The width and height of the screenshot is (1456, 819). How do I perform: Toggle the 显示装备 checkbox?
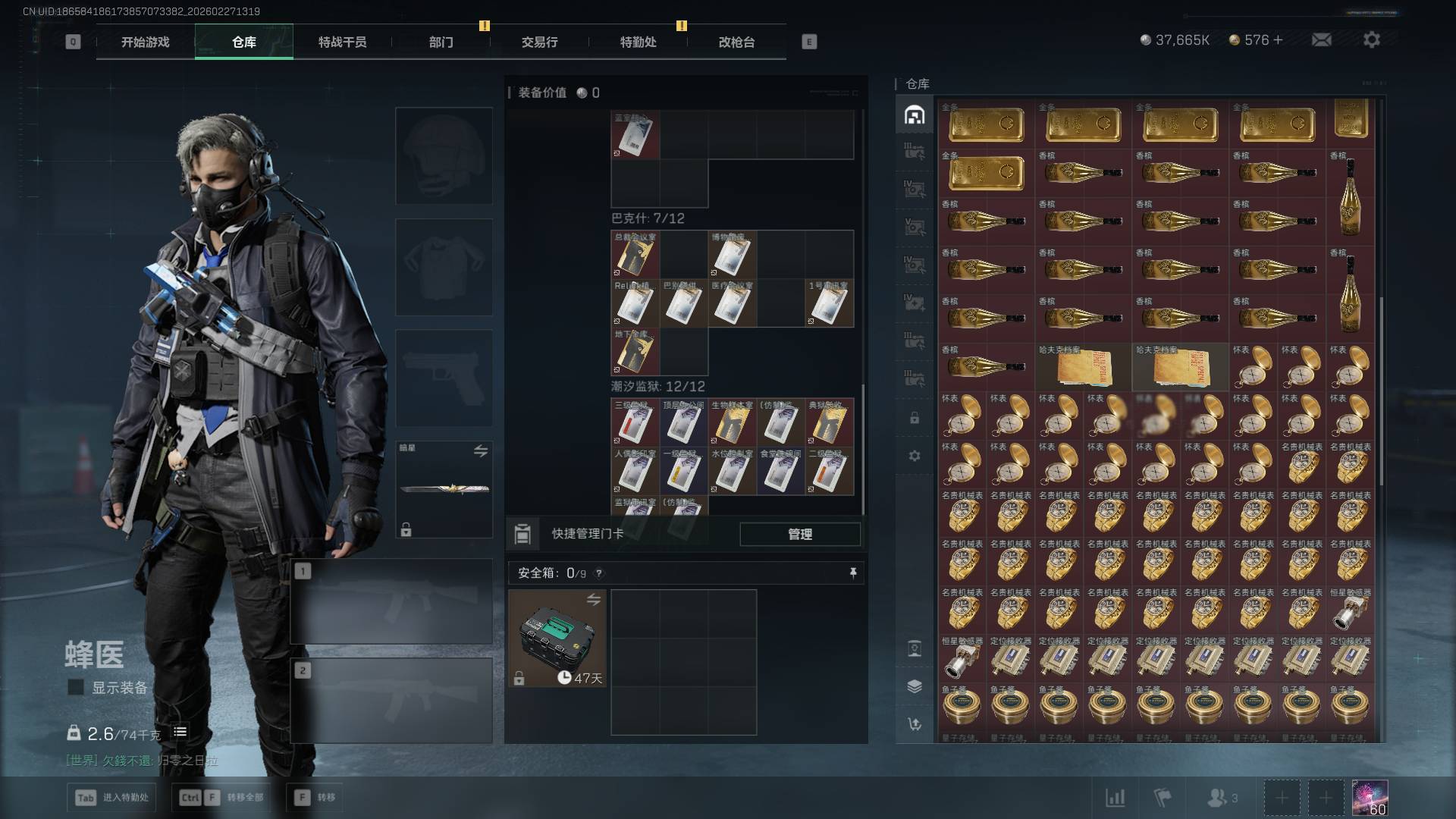tap(76, 687)
